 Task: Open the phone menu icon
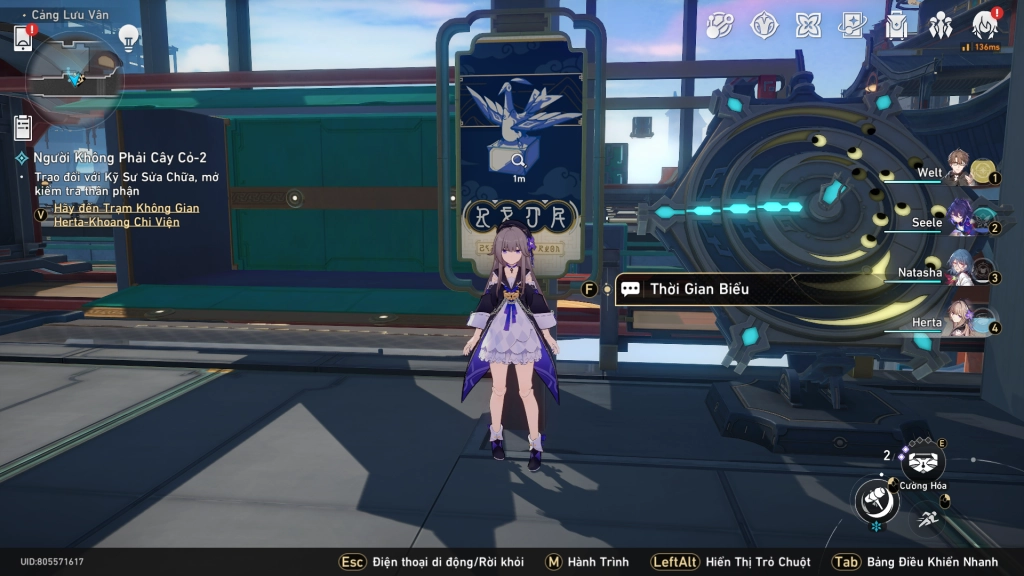pos(23,38)
